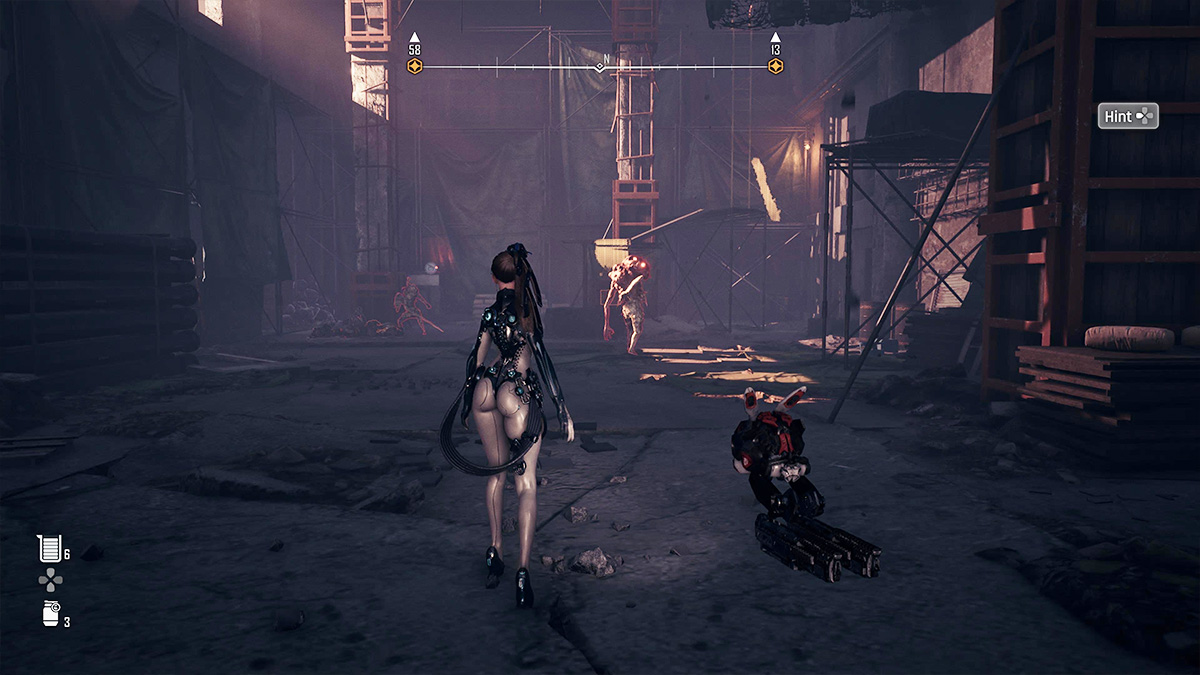
Task: Select the orange objective marker at distance 13
Action: (775, 66)
